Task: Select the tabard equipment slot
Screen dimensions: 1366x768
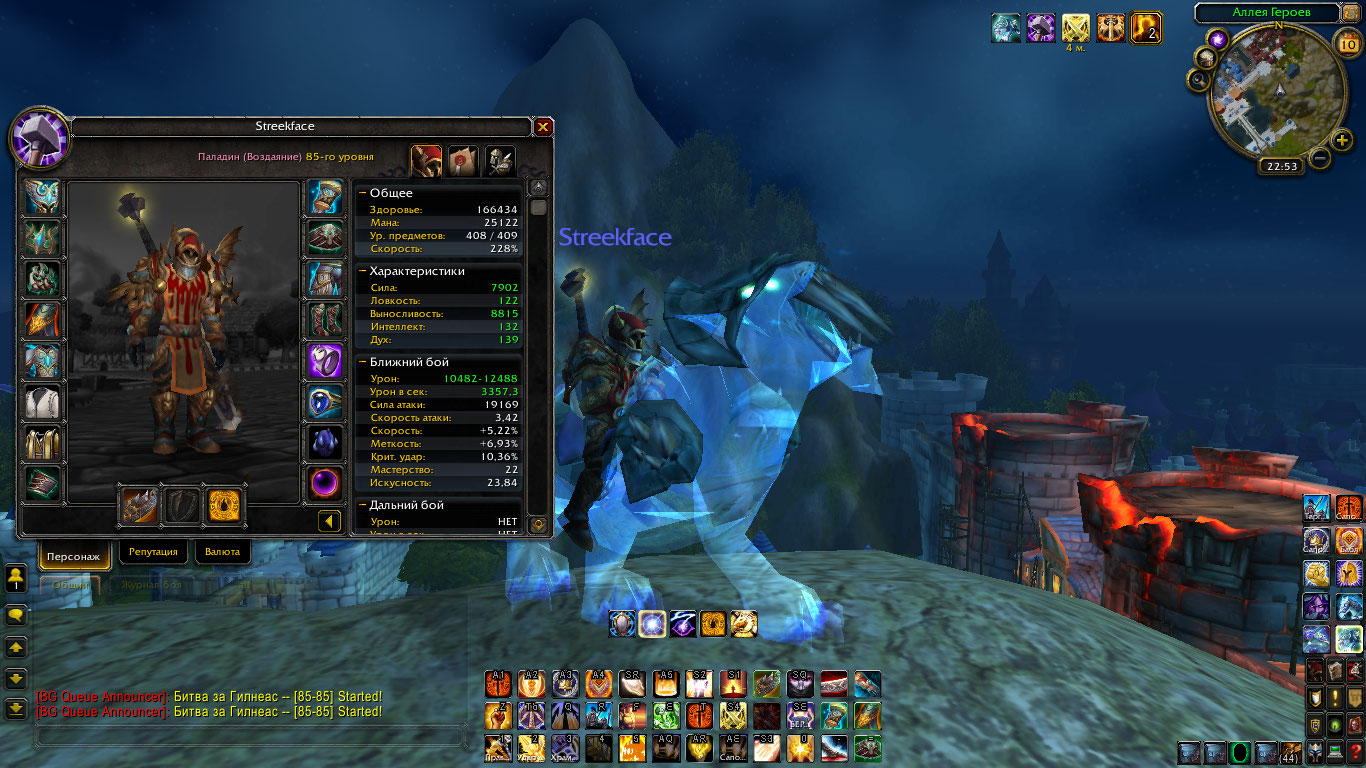Action: coord(42,443)
